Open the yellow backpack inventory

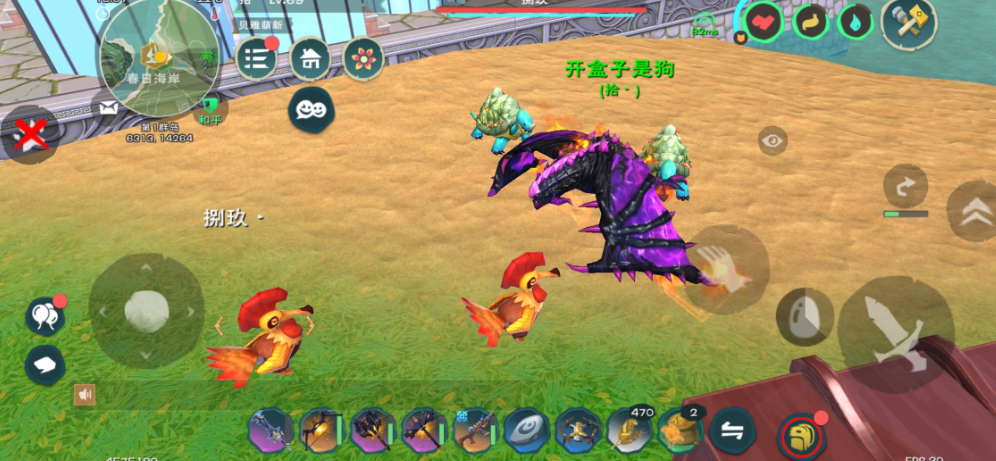pos(801,436)
